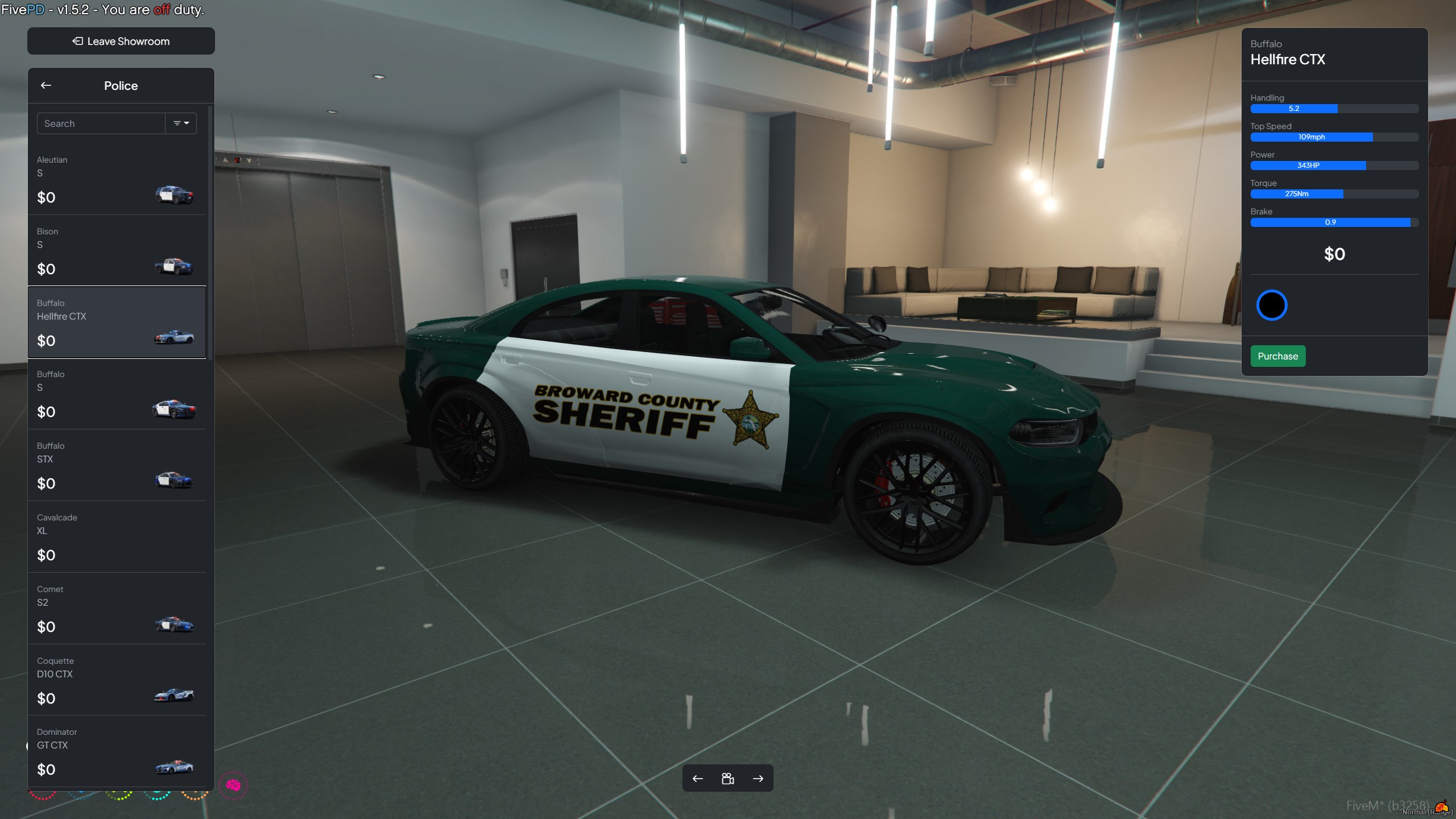Image resolution: width=1456 pixels, height=819 pixels.
Task: Select the Cavalcade XL vehicle entry
Action: tap(117, 537)
